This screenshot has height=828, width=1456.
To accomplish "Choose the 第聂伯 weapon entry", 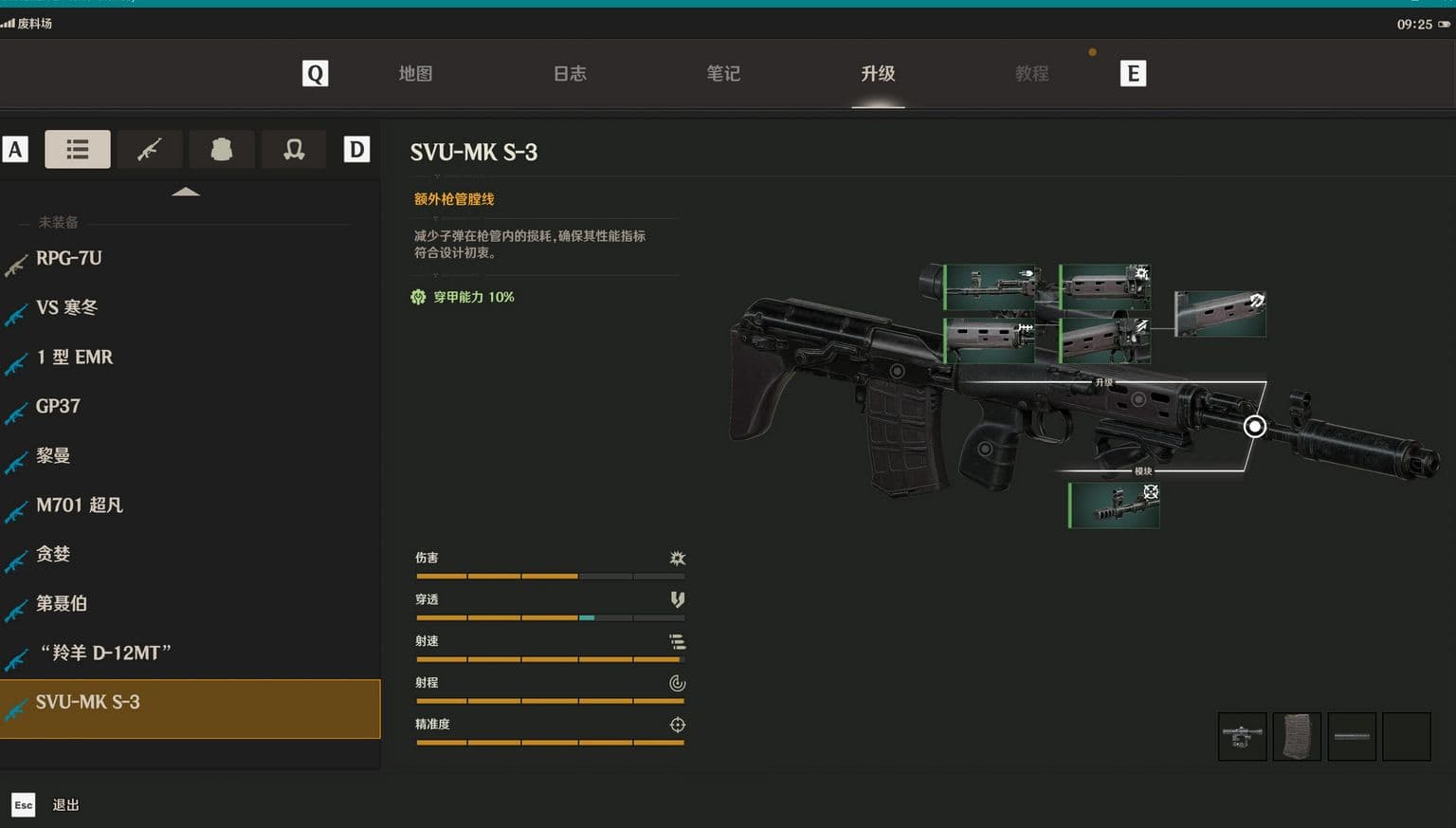I will tap(62, 603).
